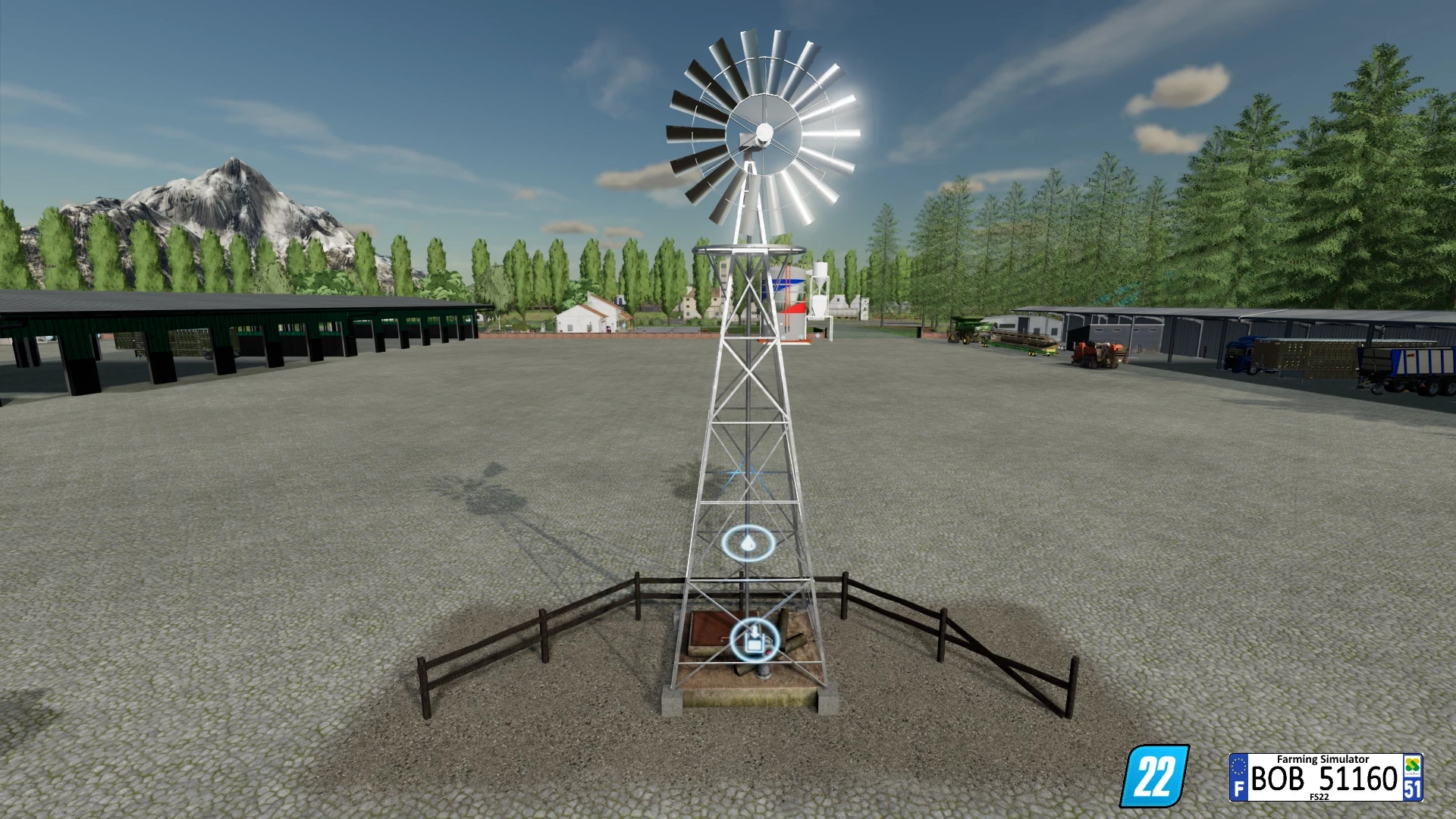This screenshot has width=1456, height=819.
Task: Open the leftmost storage shed bay
Action: click(45, 349)
